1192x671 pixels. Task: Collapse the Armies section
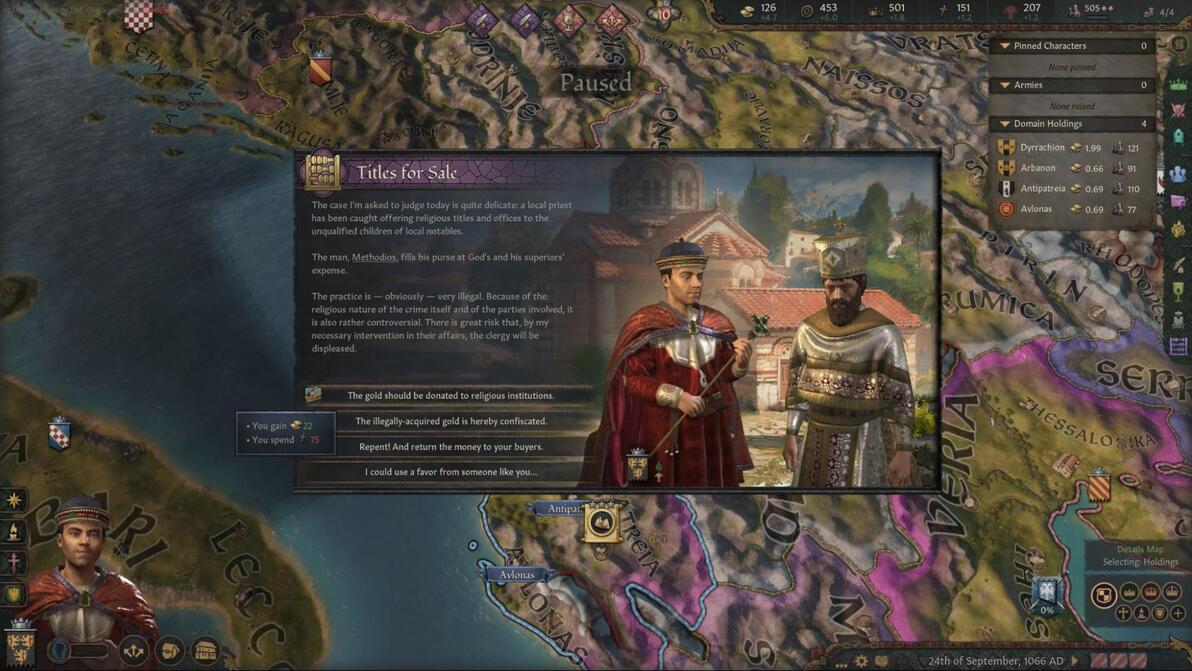(1005, 85)
